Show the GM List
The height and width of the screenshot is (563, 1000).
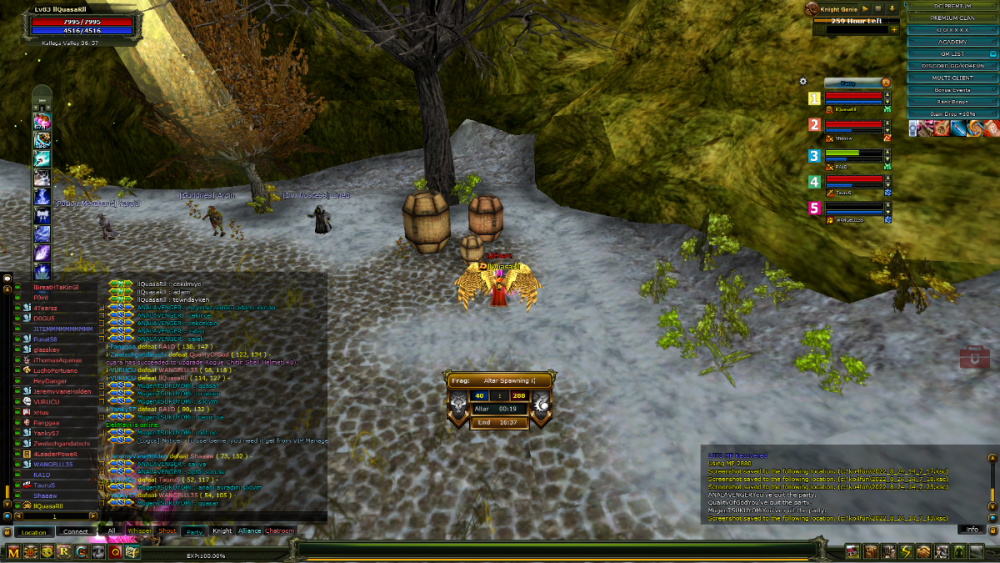(952, 54)
